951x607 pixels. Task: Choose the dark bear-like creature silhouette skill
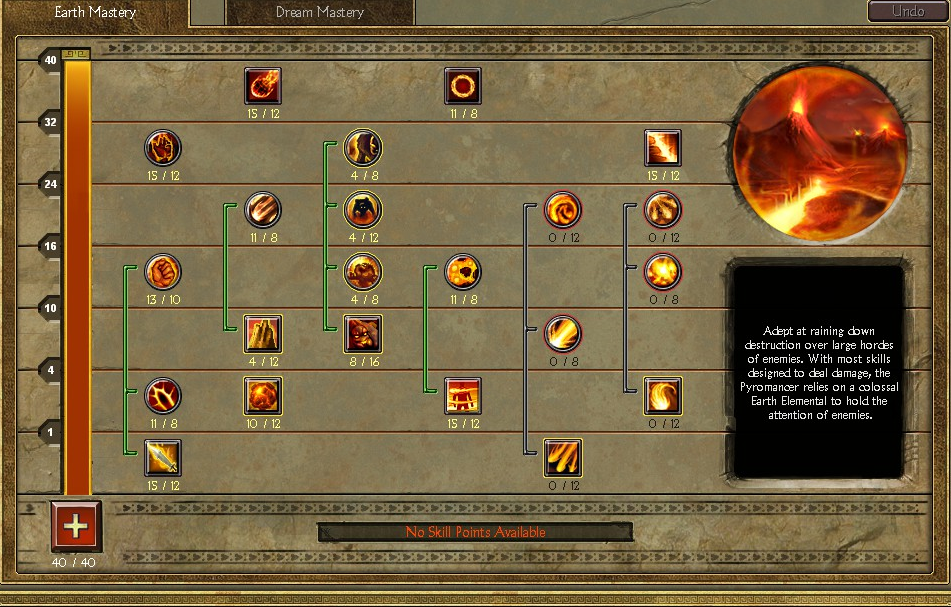[363, 210]
